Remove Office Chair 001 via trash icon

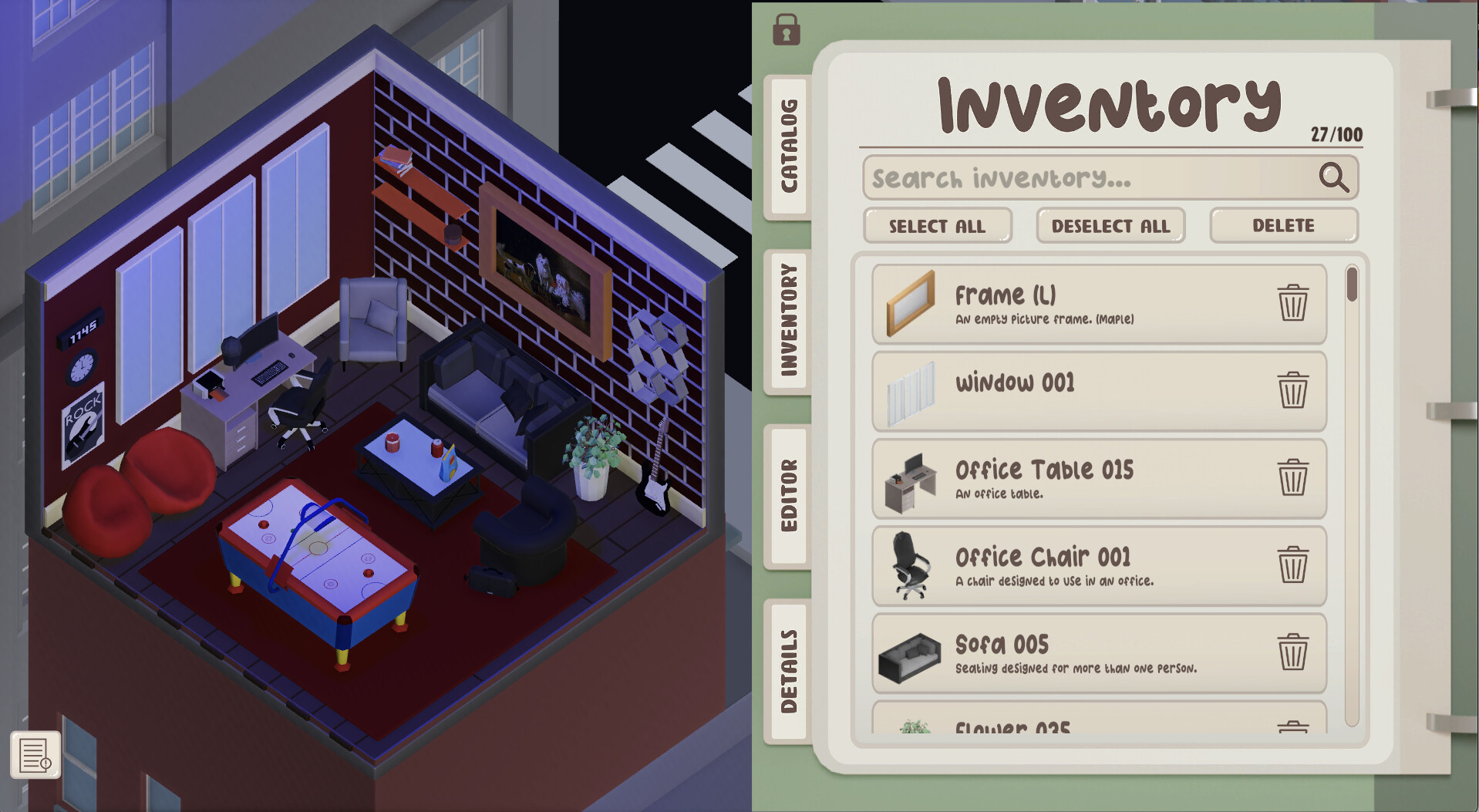tap(1293, 565)
